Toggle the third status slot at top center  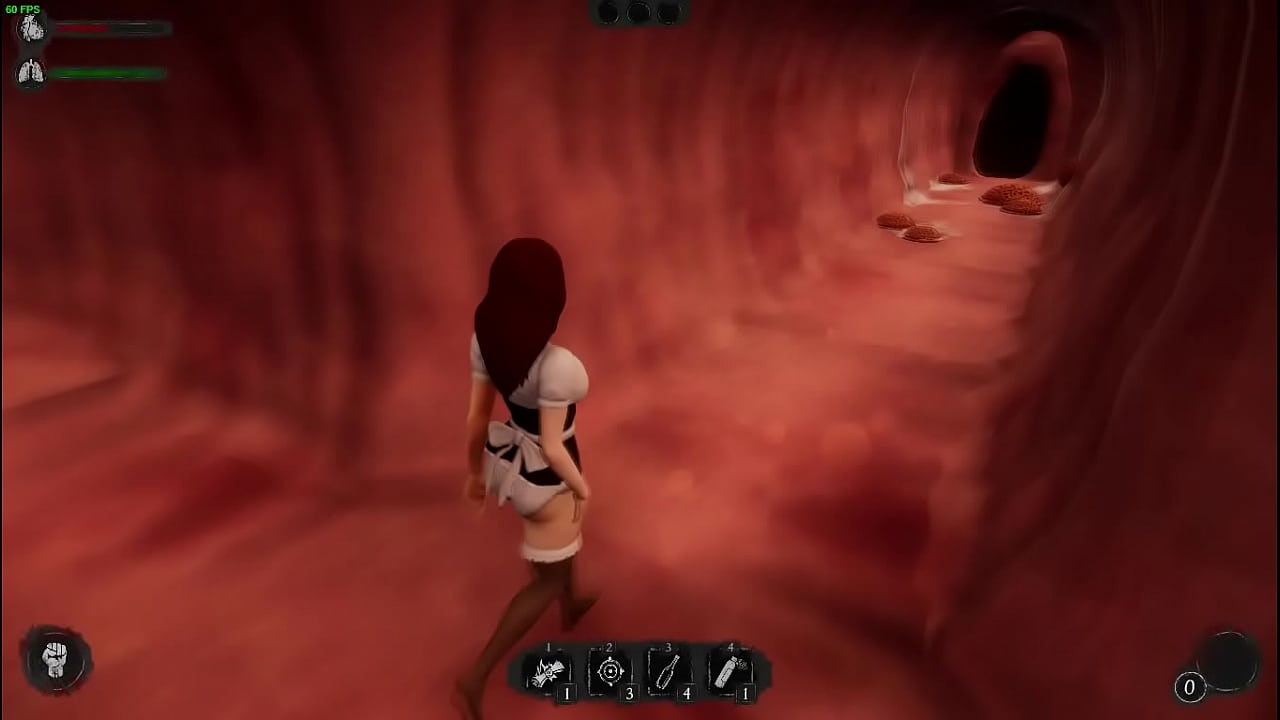coord(668,13)
